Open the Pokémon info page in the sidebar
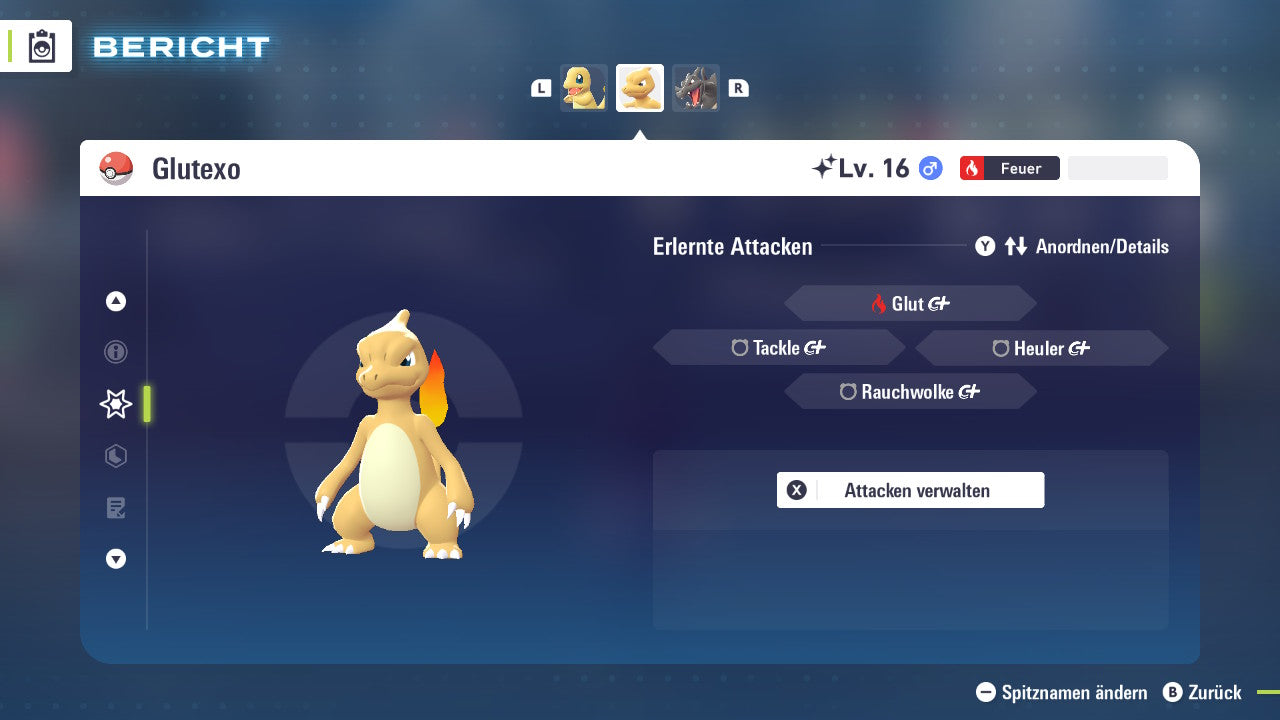The image size is (1280, 720). pyautogui.click(x=115, y=352)
